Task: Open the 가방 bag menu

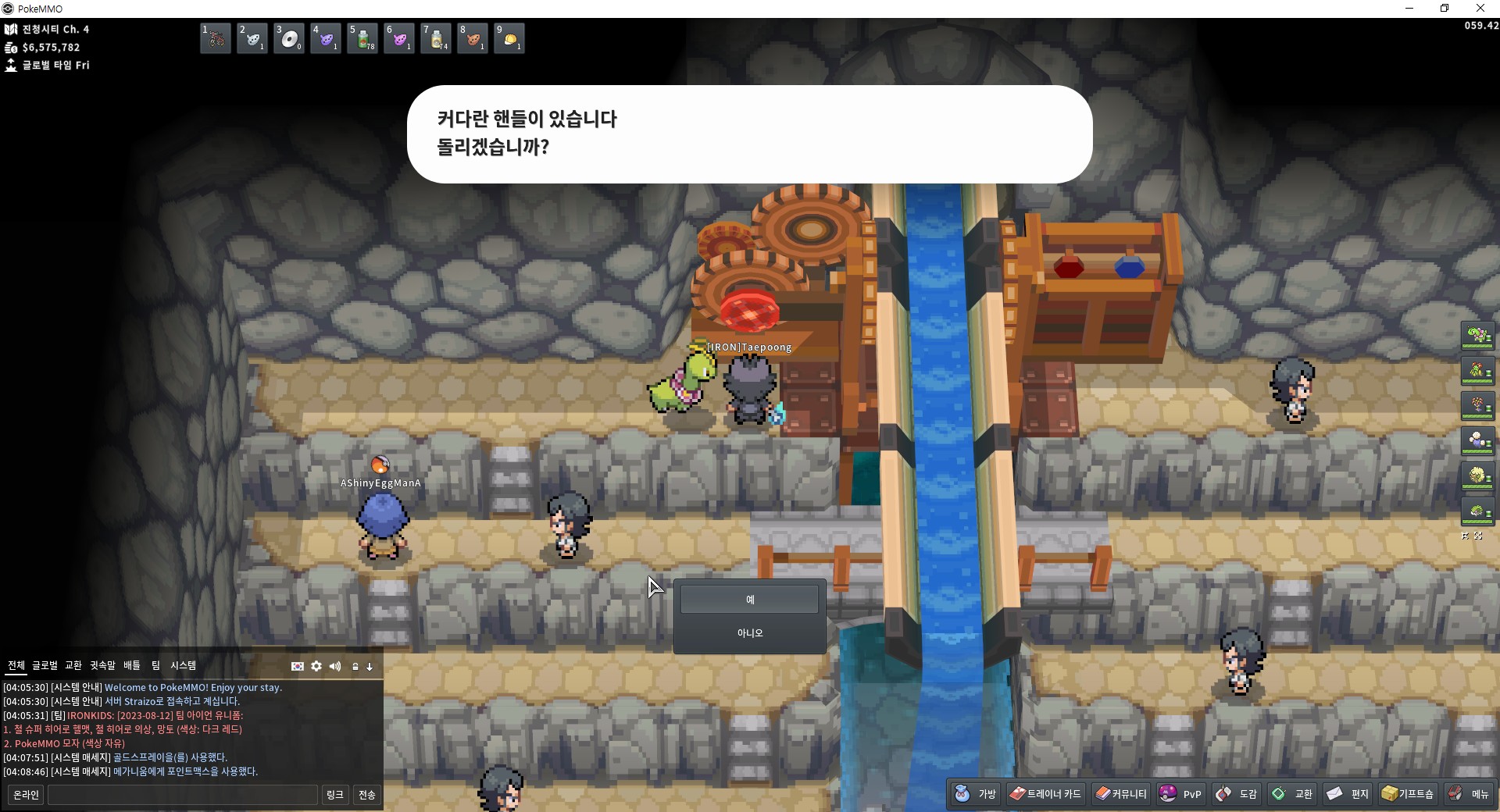Action: pos(976,794)
